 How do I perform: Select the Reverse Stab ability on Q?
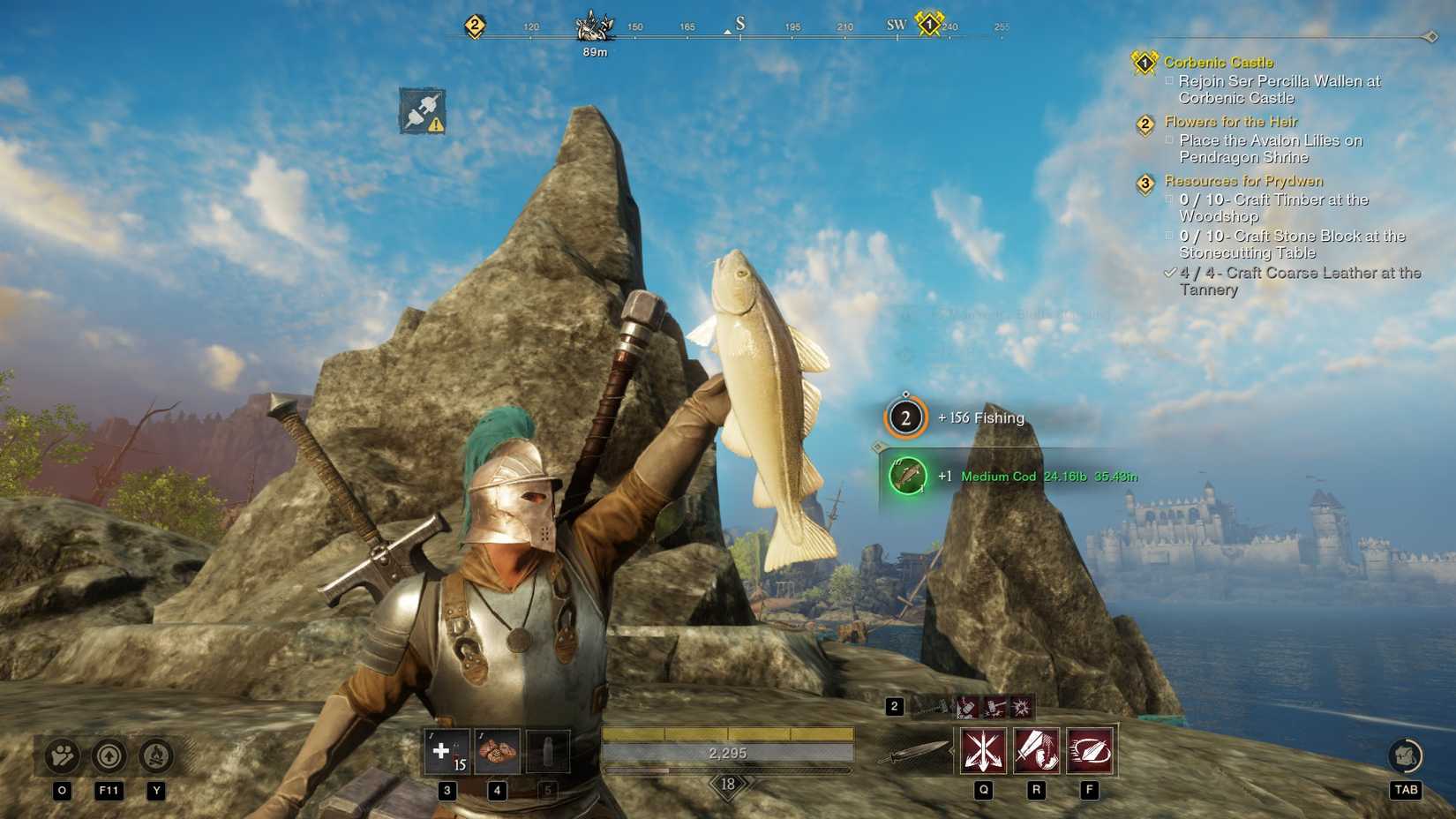pyautogui.click(x=983, y=750)
